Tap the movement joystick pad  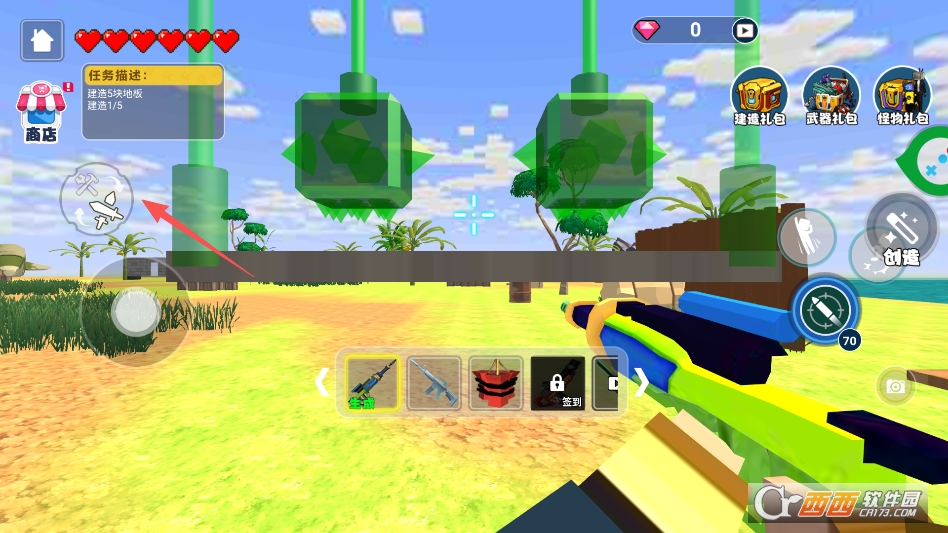(x=133, y=313)
